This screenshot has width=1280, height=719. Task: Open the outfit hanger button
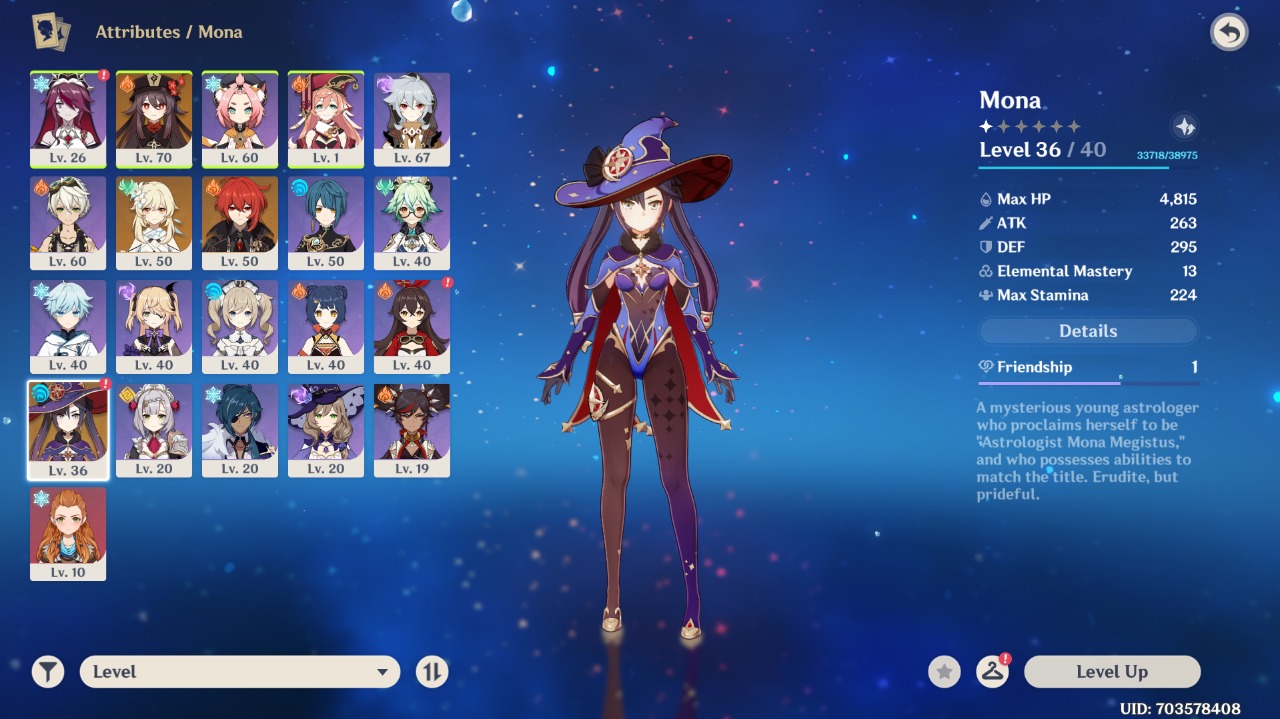[x=992, y=672]
